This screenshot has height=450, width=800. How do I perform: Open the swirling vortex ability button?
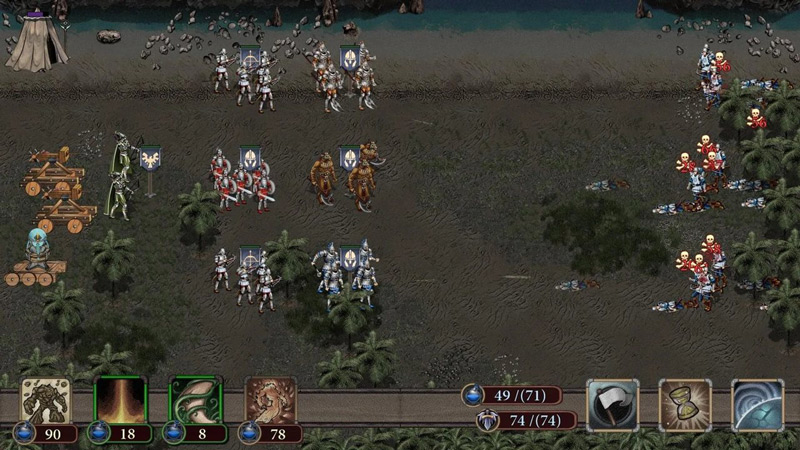(757, 404)
